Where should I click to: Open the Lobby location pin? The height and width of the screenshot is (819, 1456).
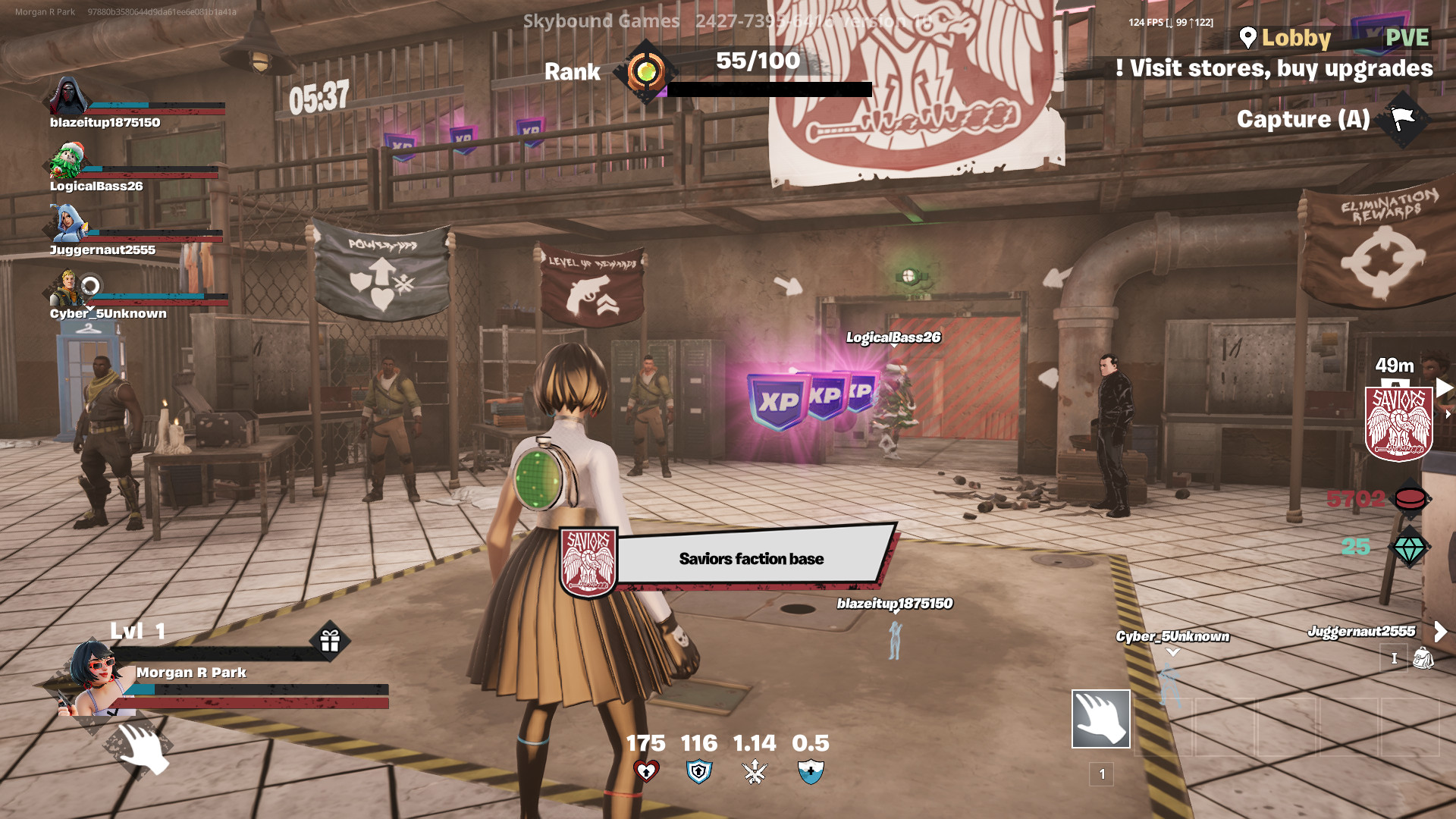[1247, 37]
